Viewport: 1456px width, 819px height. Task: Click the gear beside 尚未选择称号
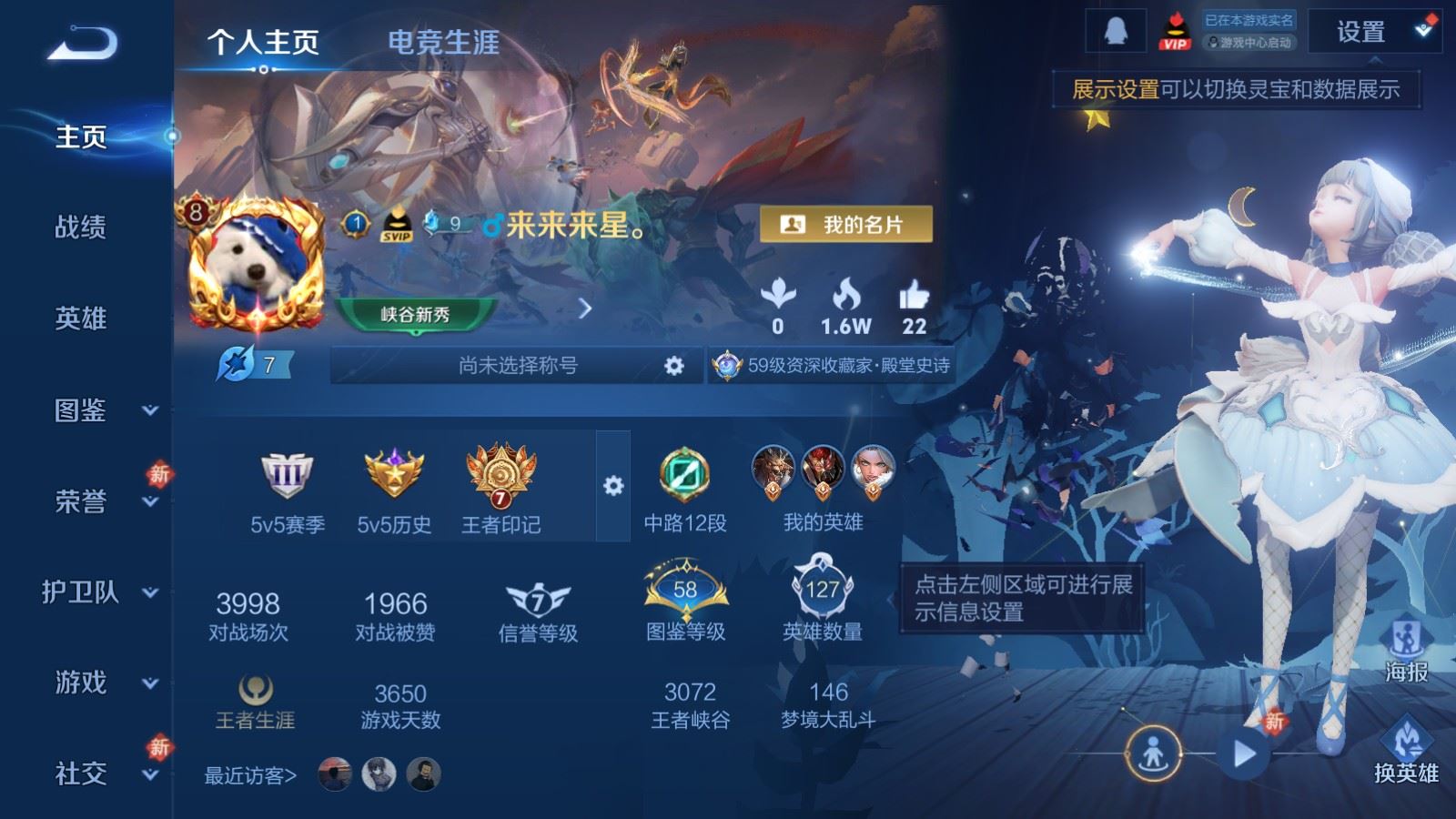[674, 365]
